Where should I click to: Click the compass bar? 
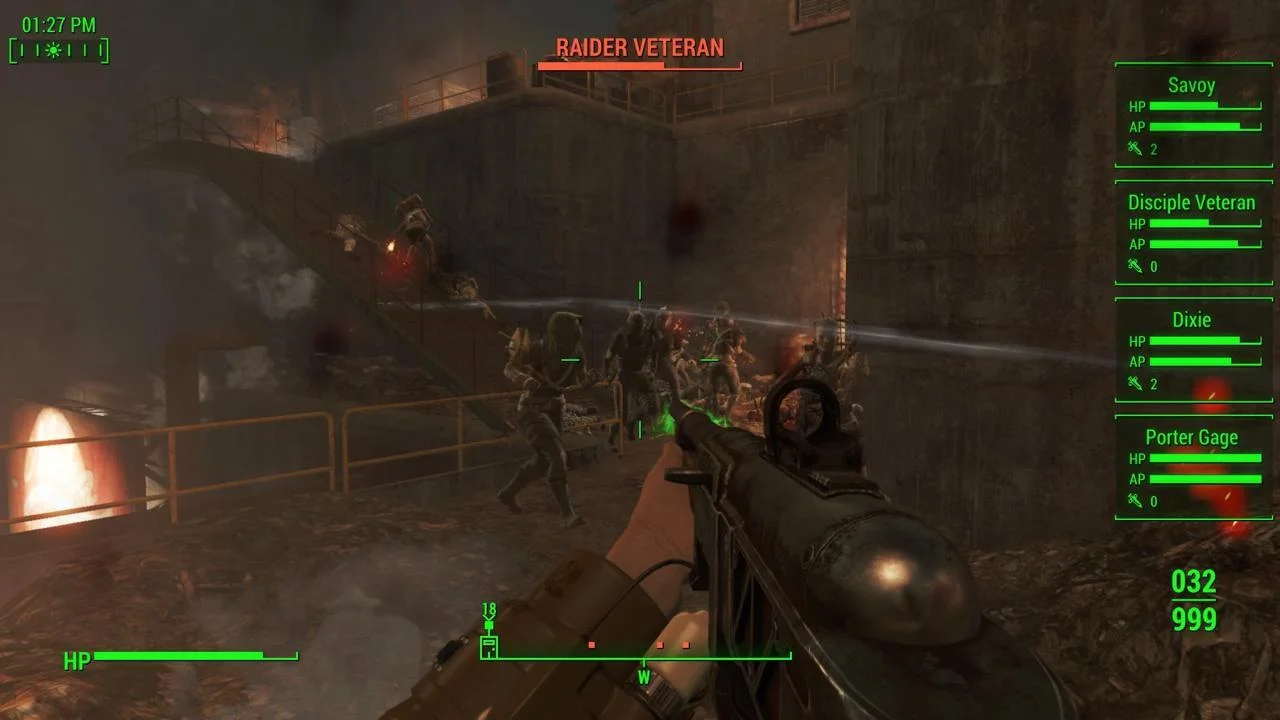click(x=641, y=657)
